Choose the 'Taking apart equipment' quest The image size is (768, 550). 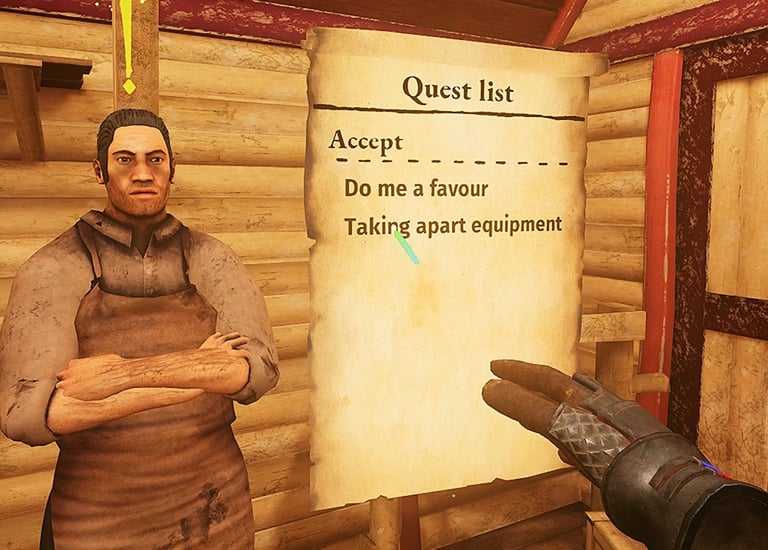point(452,225)
